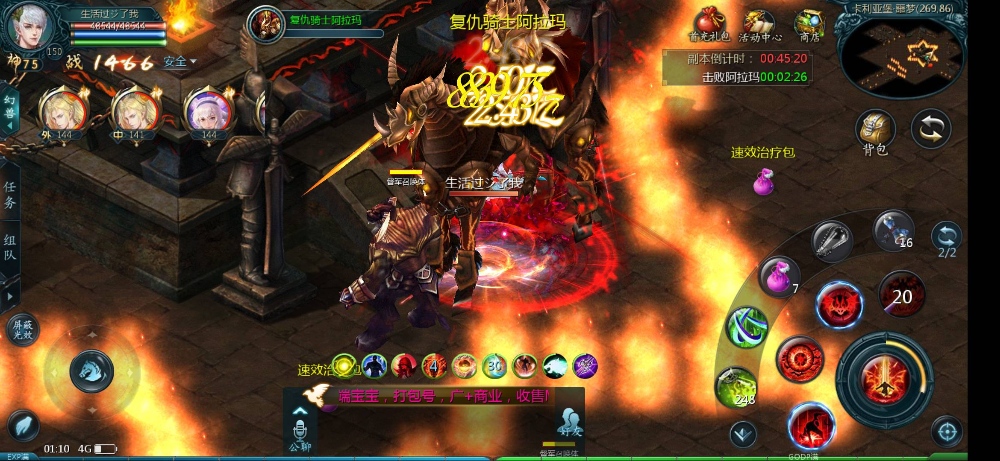
Task: Open the Shop (商店)
Action: point(808,22)
